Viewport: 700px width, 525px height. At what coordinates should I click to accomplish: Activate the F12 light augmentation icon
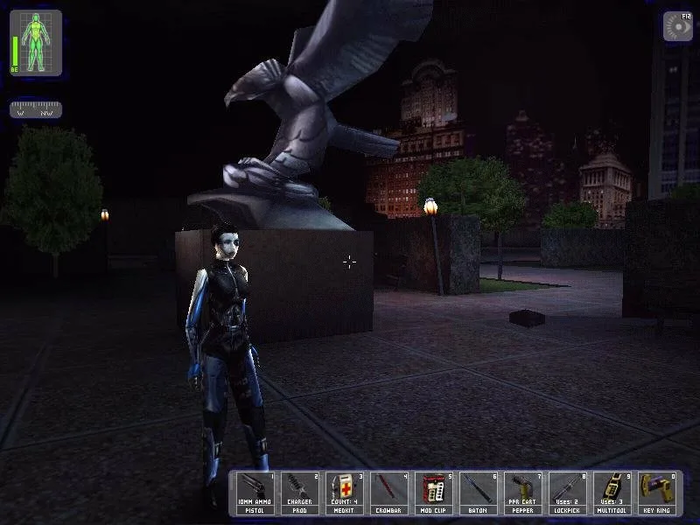[675, 26]
